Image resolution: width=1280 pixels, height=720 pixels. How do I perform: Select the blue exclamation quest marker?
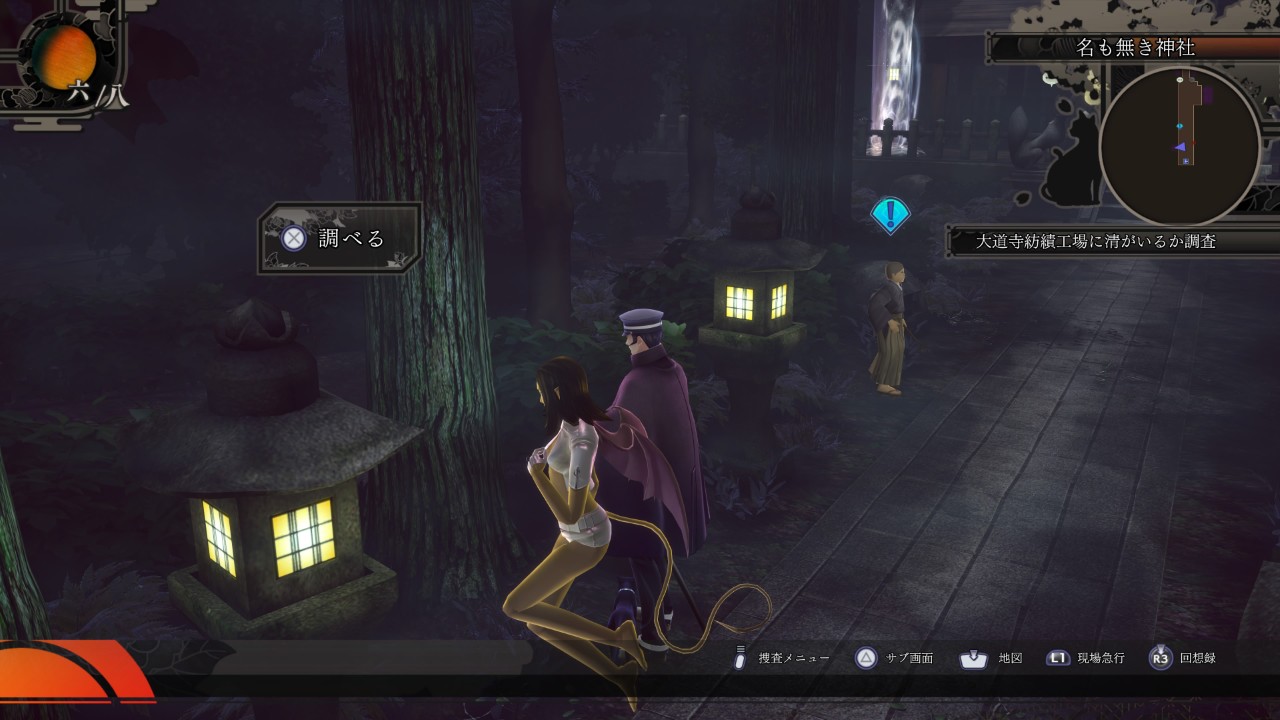click(x=889, y=214)
